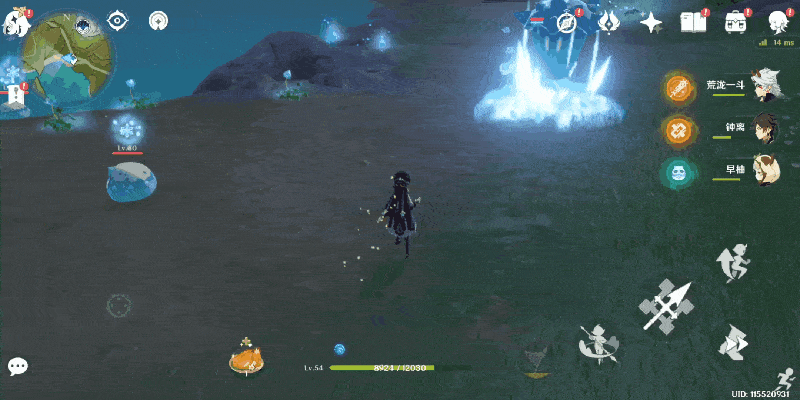Activate the elemental skill button
This screenshot has width=800, height=400.
(x=598, y=343)
